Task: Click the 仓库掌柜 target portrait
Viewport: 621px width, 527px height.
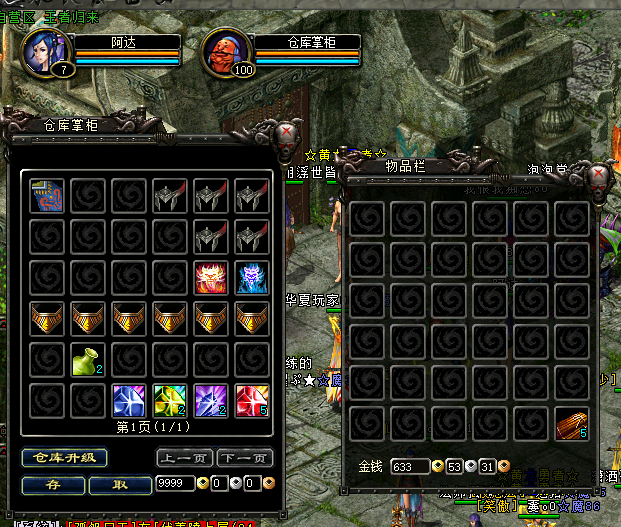Action: [225, 50]
